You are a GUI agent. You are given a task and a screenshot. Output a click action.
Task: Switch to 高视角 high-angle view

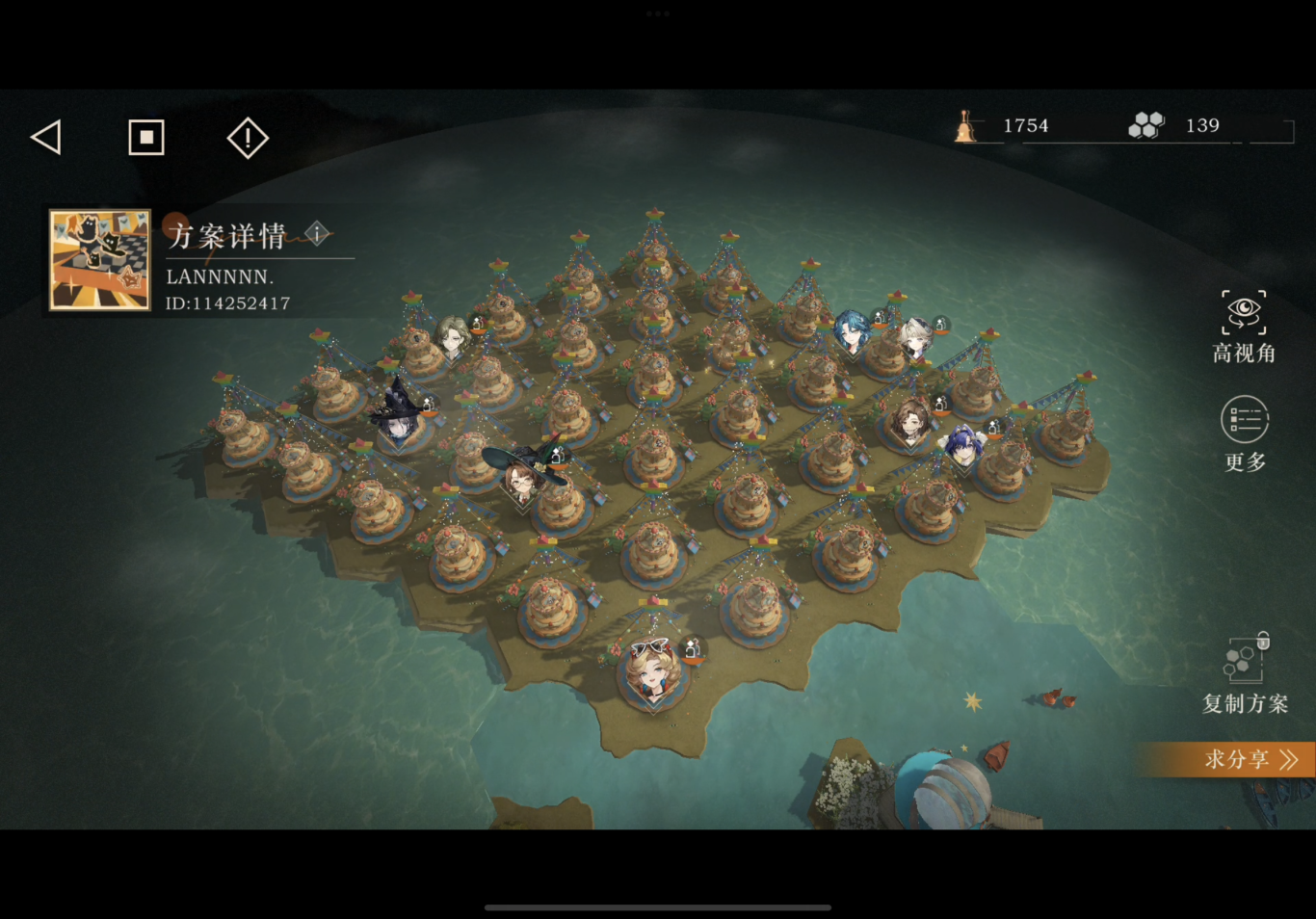1244,327
